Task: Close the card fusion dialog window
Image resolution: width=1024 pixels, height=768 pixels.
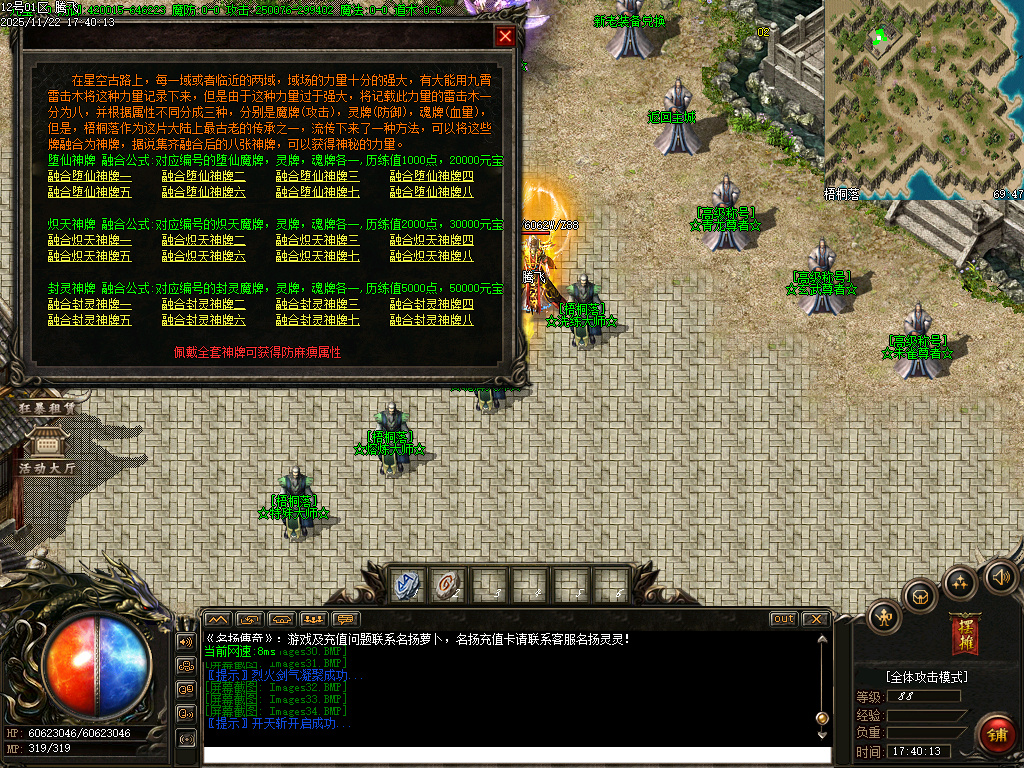Action: click(x=506, y=37)
